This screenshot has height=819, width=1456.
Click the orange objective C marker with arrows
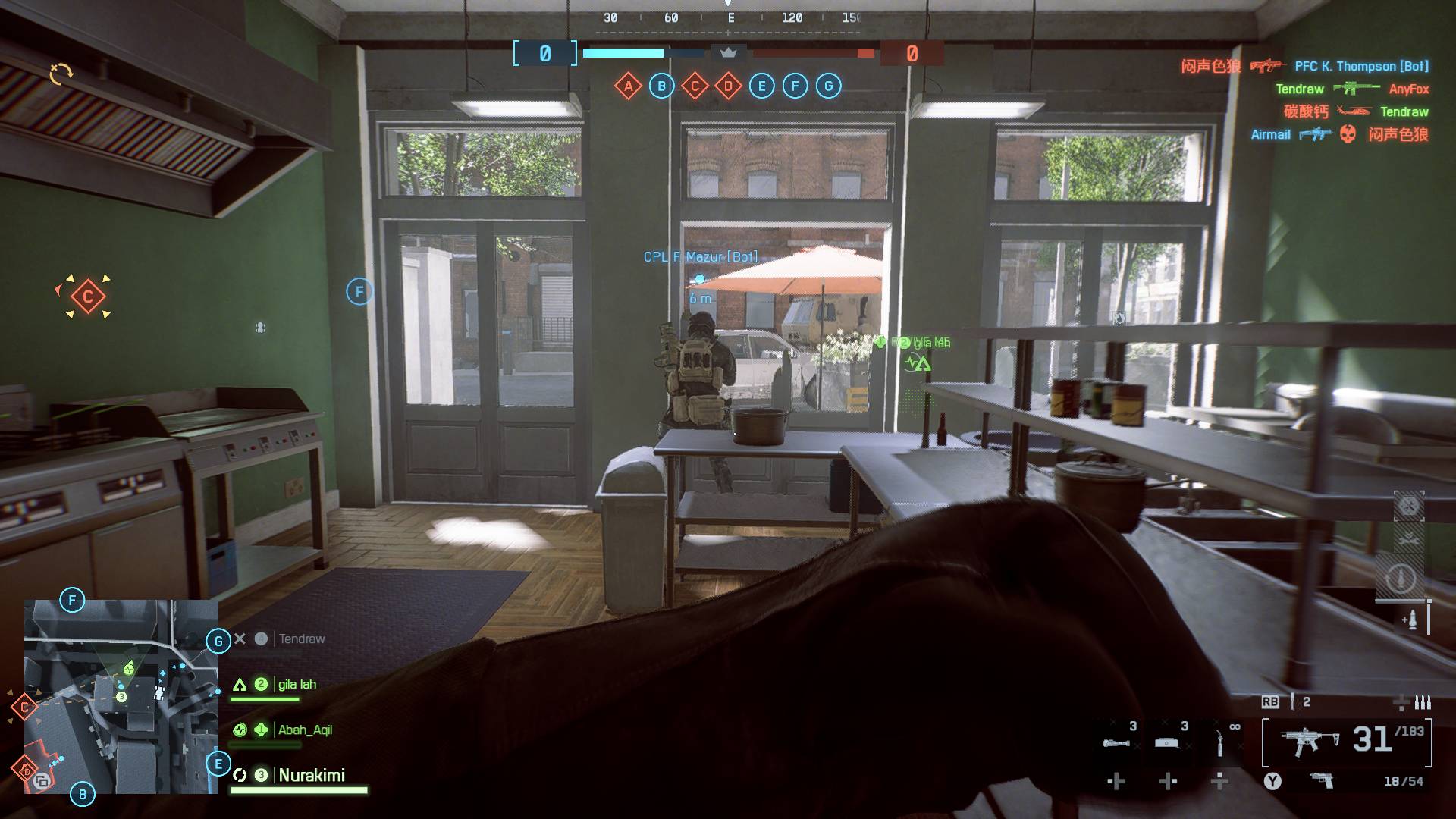point(87,297)
